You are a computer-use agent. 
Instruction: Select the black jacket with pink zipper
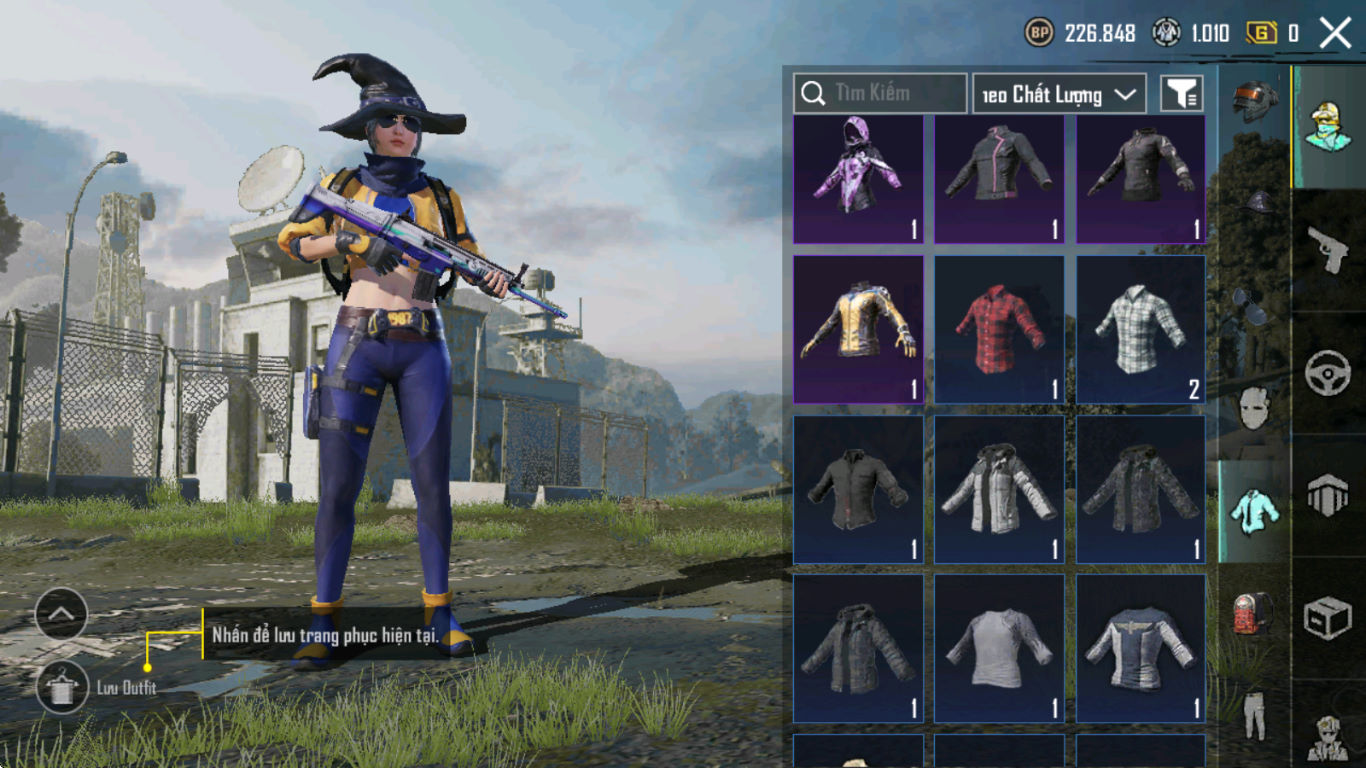click(999, 179)
